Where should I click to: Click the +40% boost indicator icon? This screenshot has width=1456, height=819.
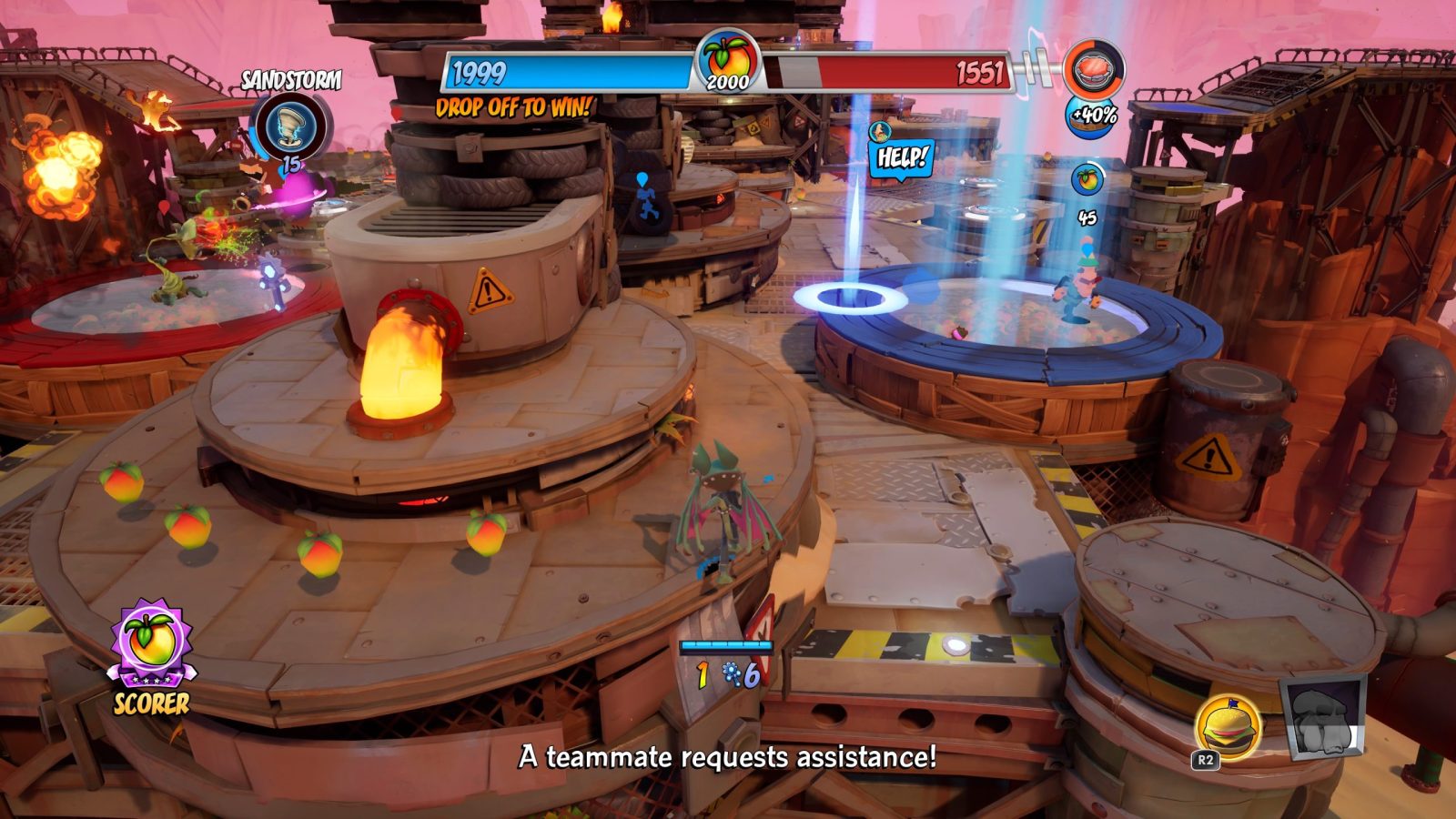click(1093, 116)
